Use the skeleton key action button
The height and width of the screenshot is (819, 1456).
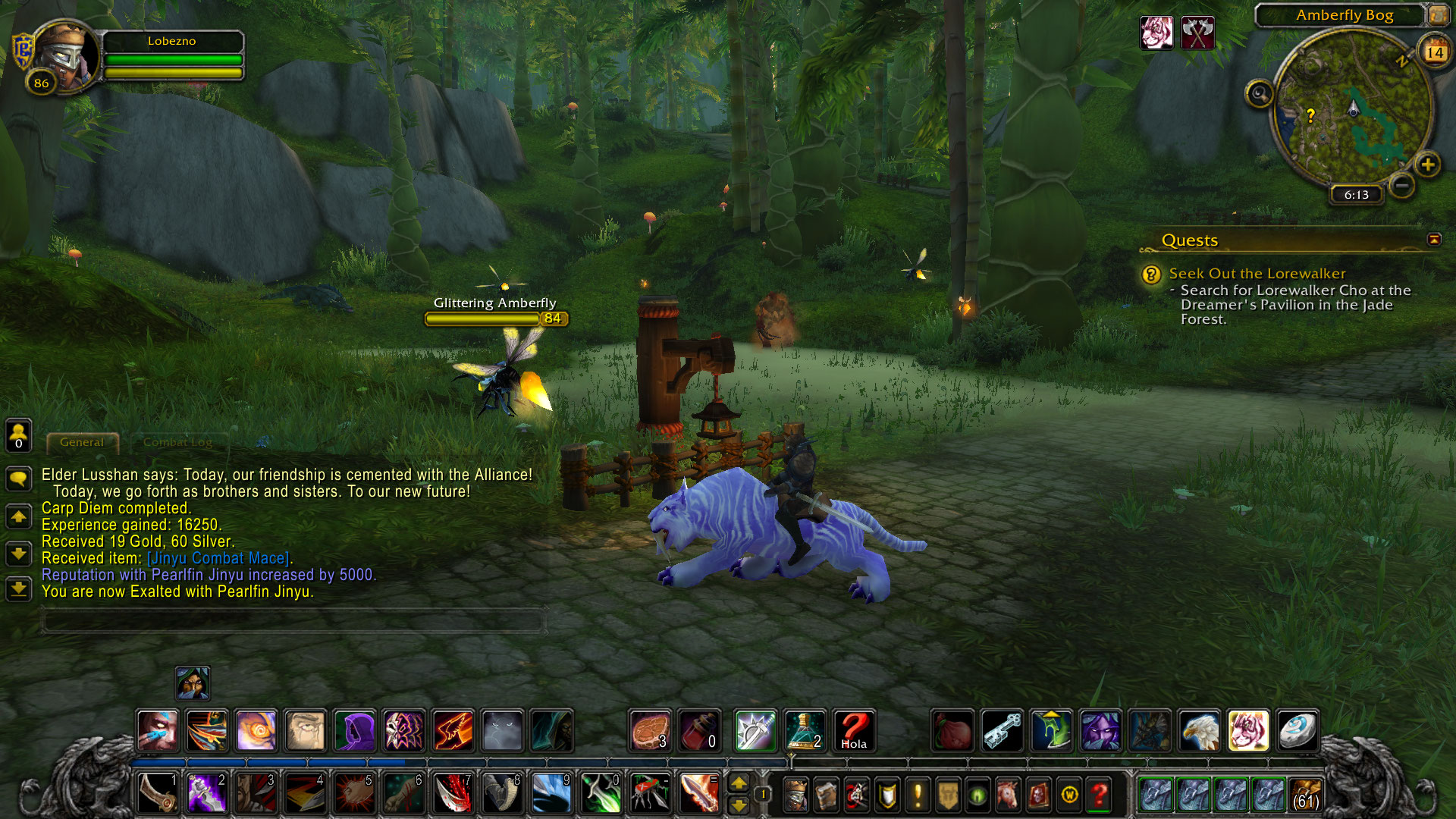click(x=1002, y=730)
